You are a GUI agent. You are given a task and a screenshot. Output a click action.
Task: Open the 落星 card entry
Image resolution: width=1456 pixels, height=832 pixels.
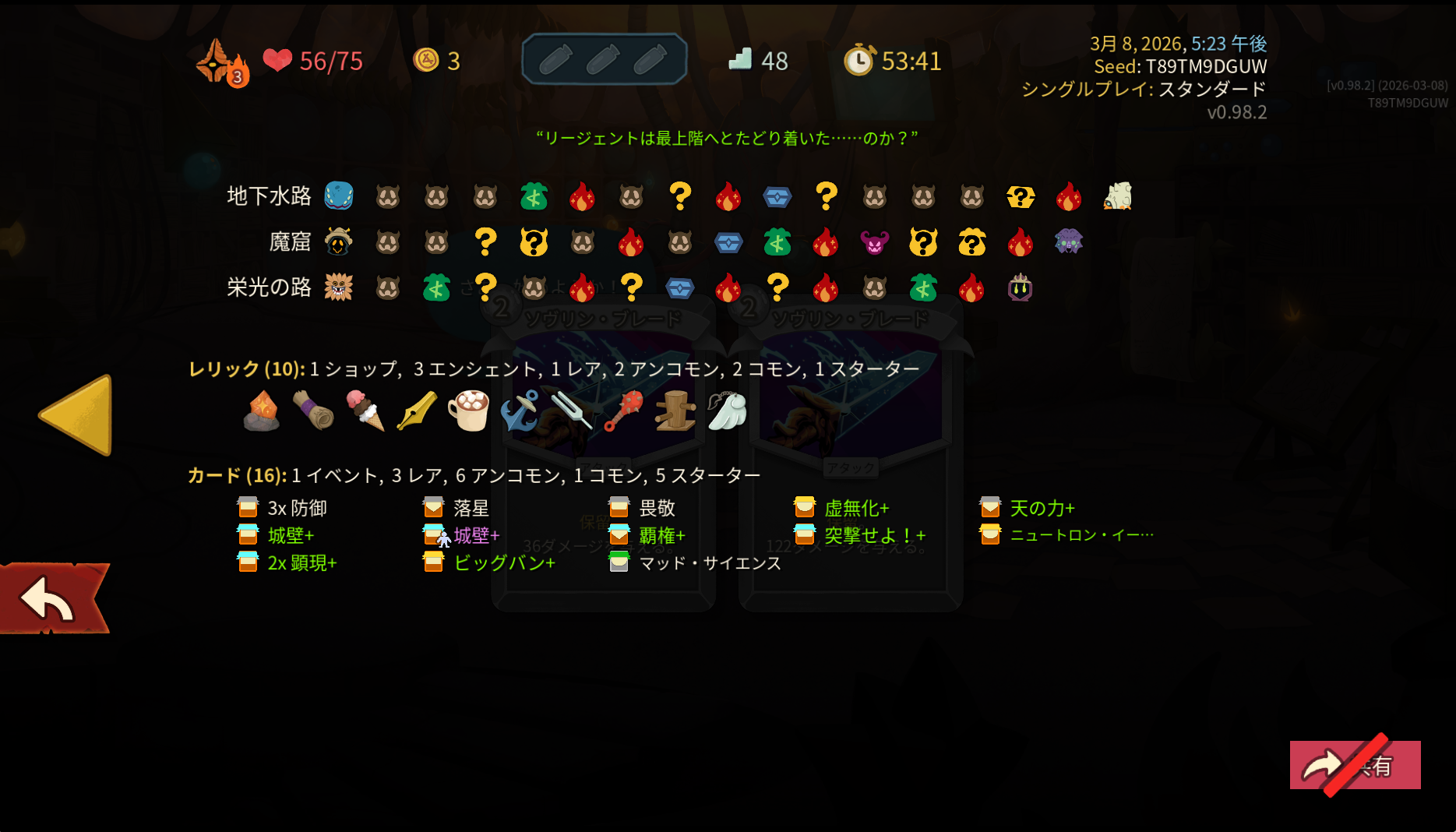[471, 509]
